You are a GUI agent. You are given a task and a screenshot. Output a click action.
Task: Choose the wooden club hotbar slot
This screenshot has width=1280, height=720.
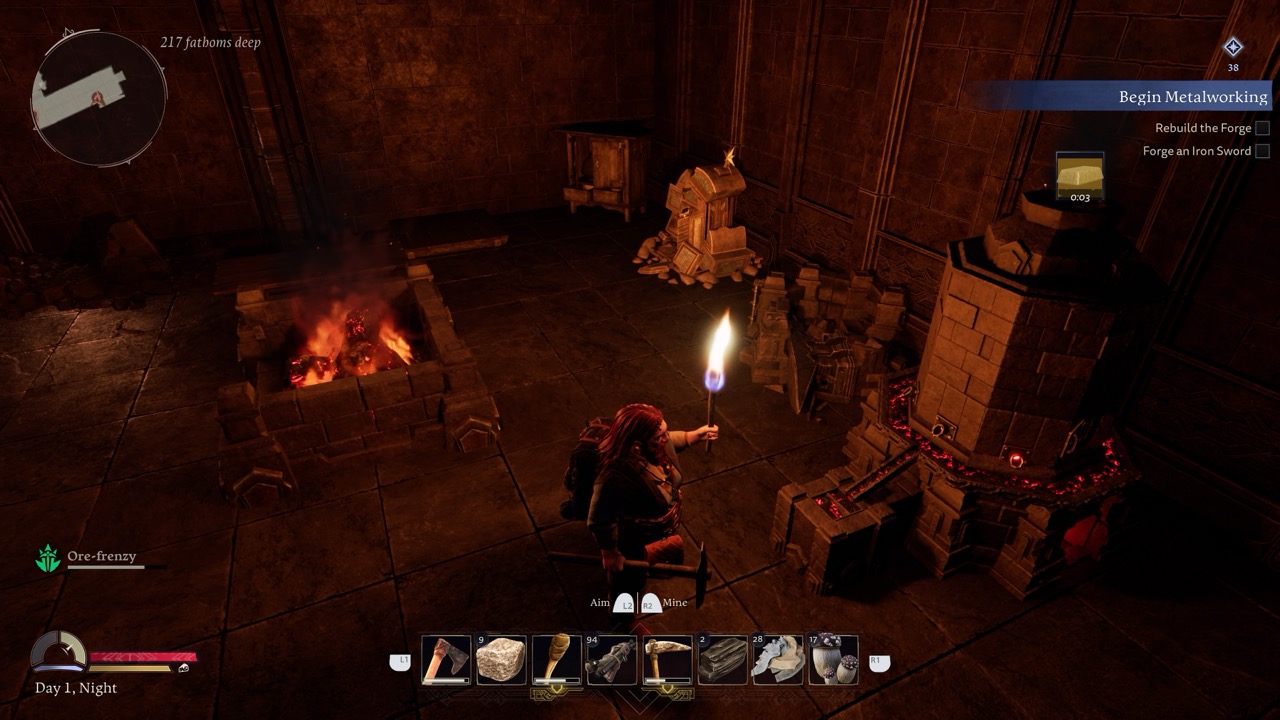point(557,660)
